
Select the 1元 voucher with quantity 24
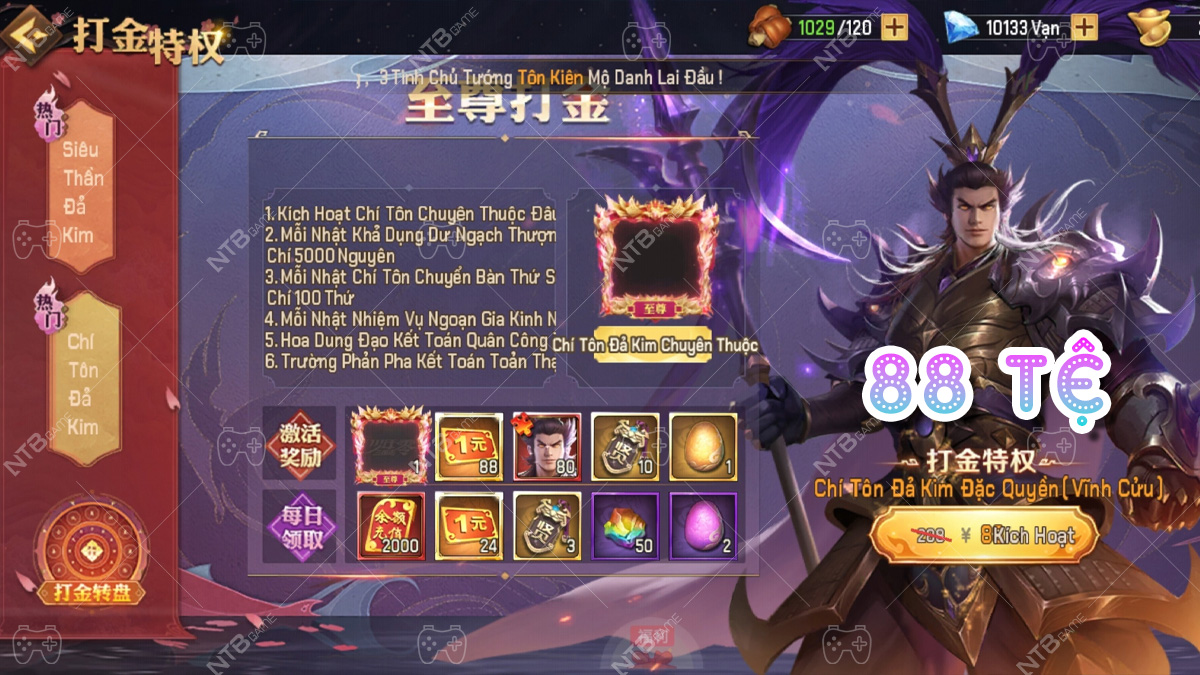469,525
